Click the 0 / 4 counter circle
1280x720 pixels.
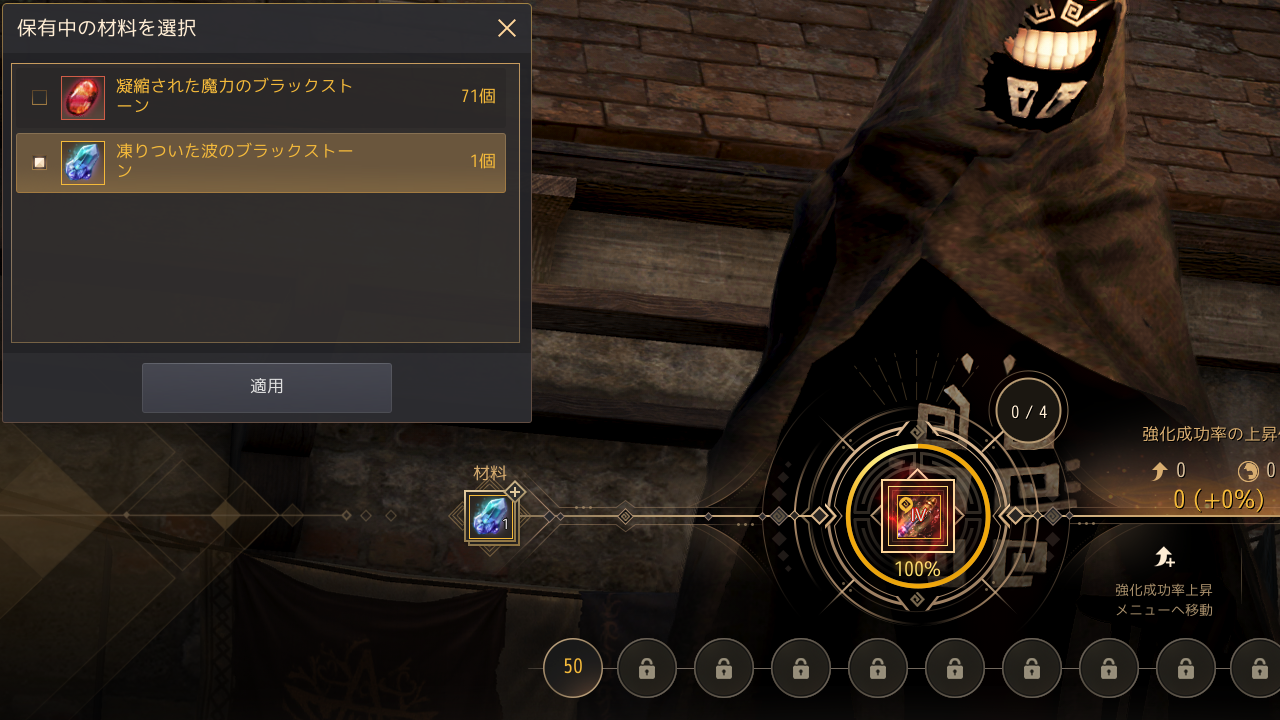(1029, 412)
